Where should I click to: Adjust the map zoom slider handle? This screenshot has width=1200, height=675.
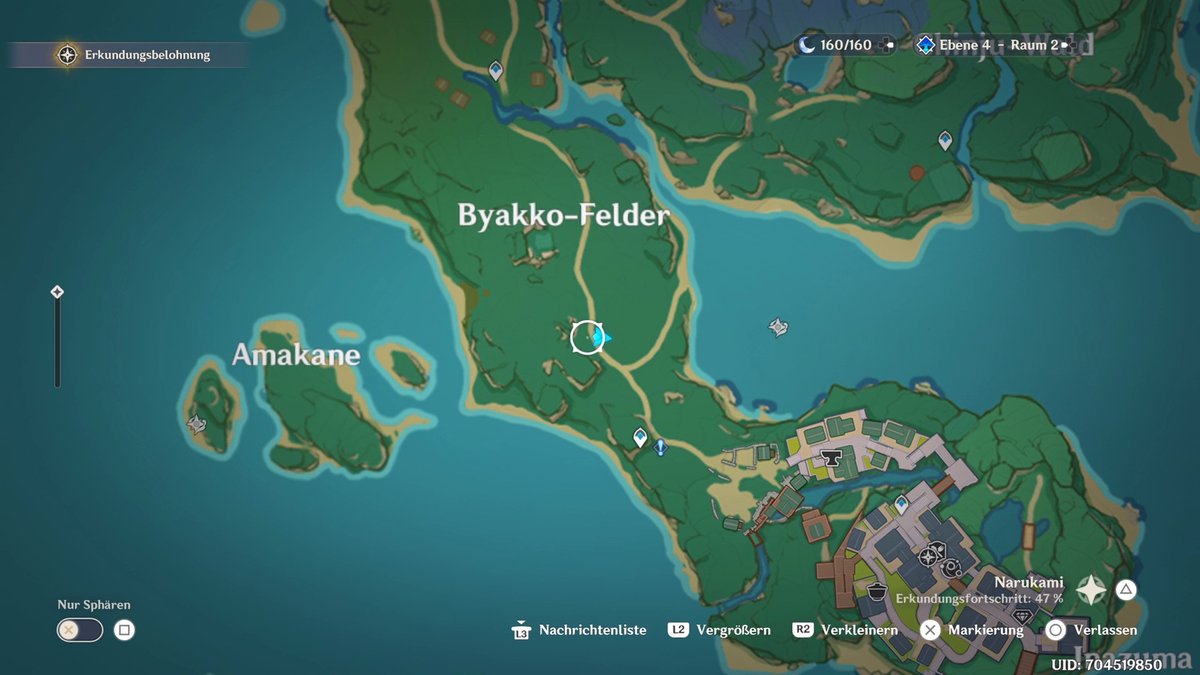(57, 292)
